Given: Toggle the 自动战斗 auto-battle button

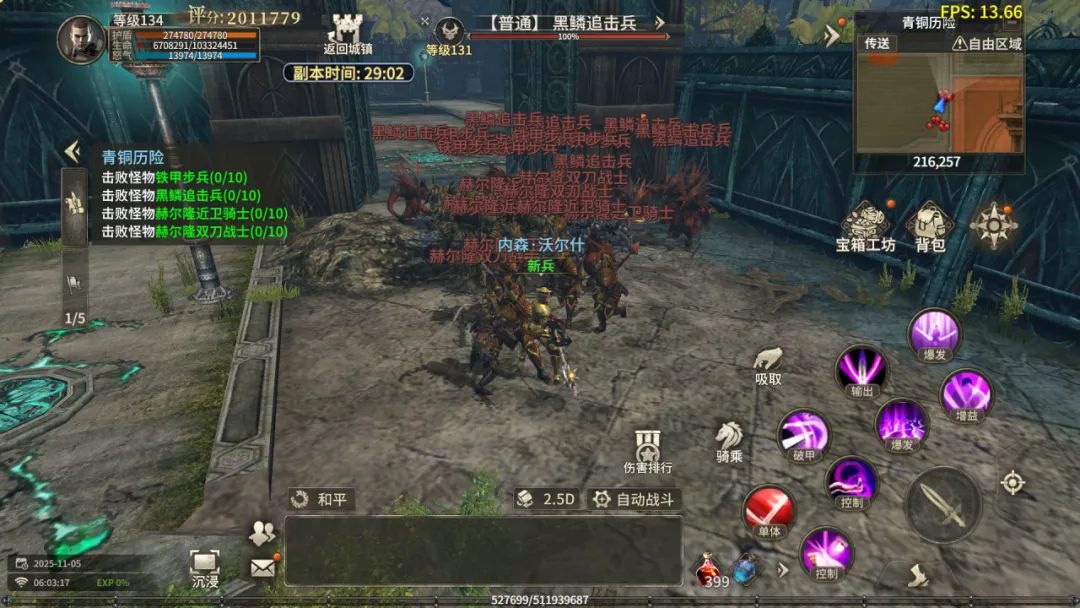Looking at the screenshot, I should point(632,499).
